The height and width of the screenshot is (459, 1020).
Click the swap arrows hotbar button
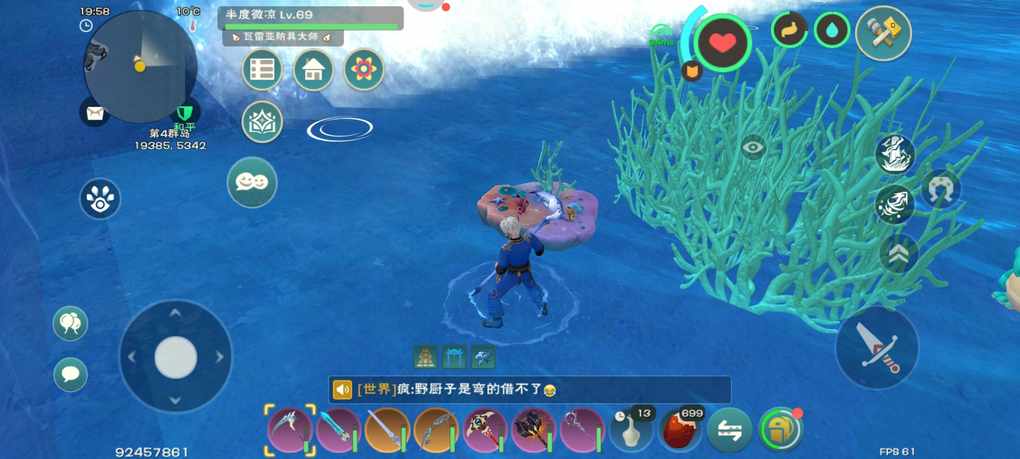click(730, 430)
